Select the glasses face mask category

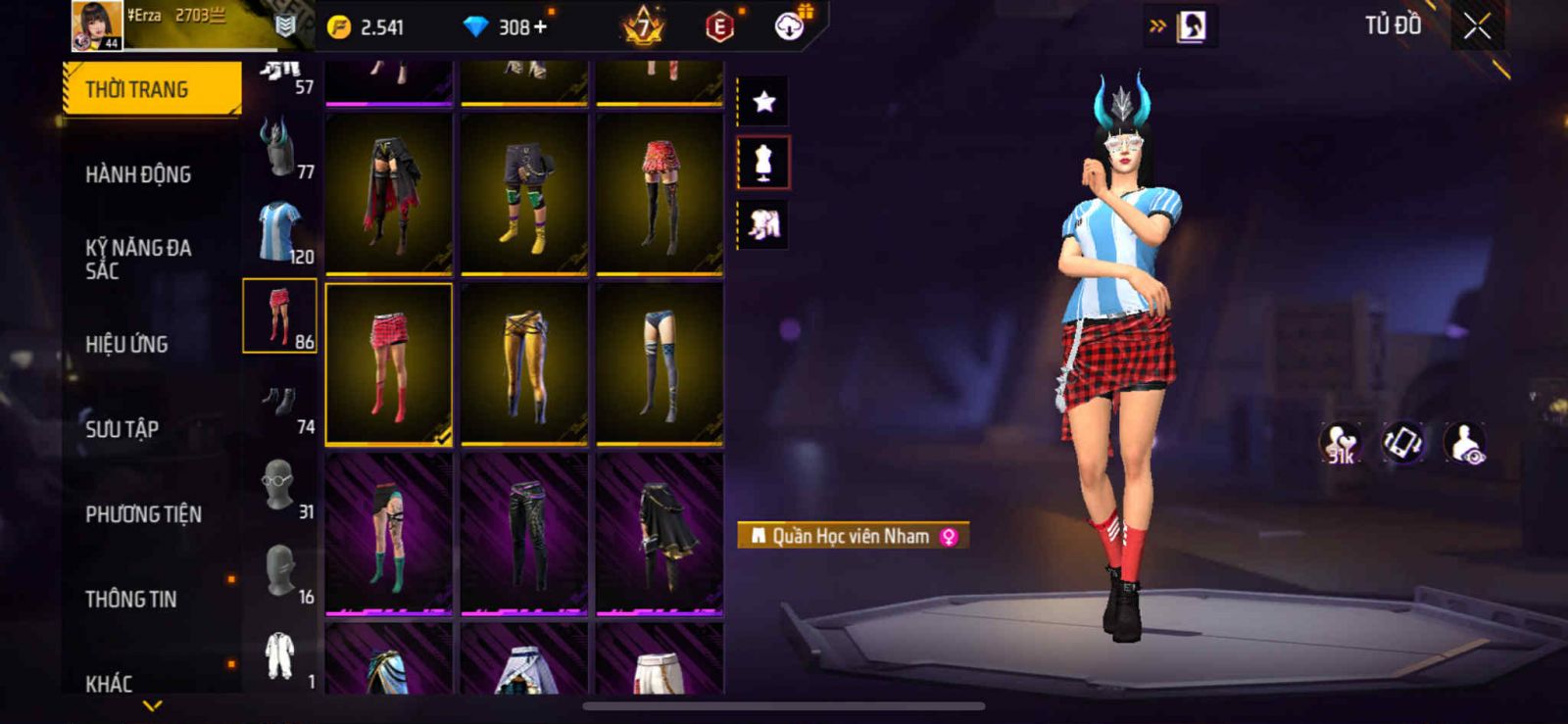coord(280,486)
